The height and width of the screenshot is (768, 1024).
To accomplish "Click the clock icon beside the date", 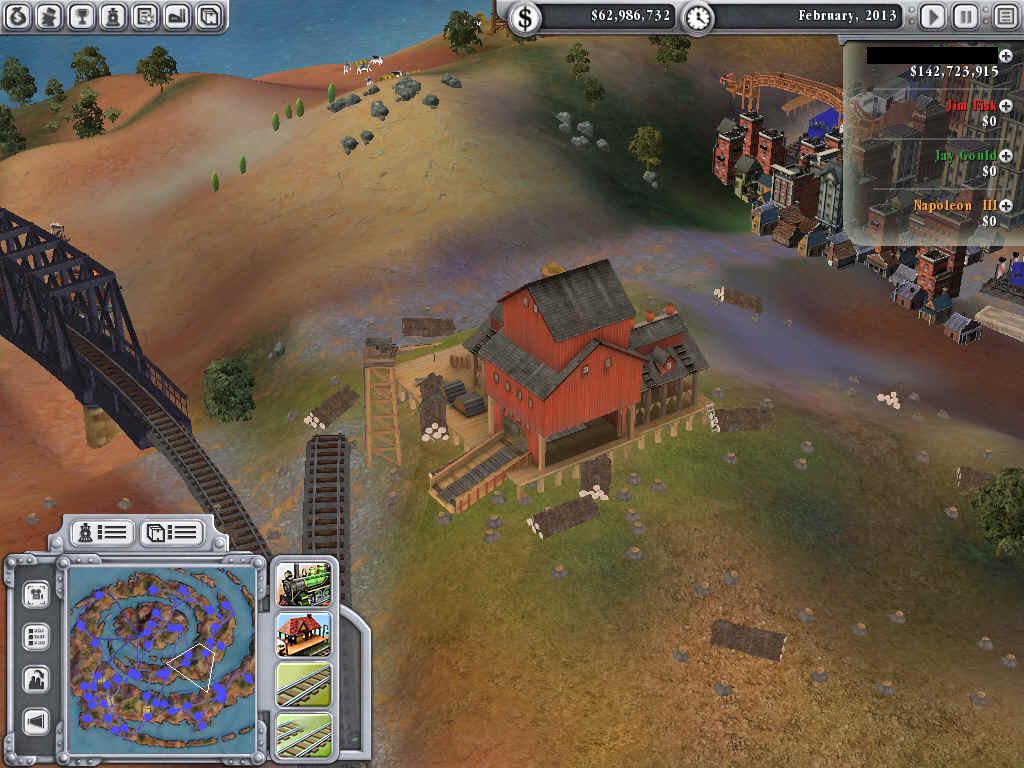I will [x=698, y=17].
